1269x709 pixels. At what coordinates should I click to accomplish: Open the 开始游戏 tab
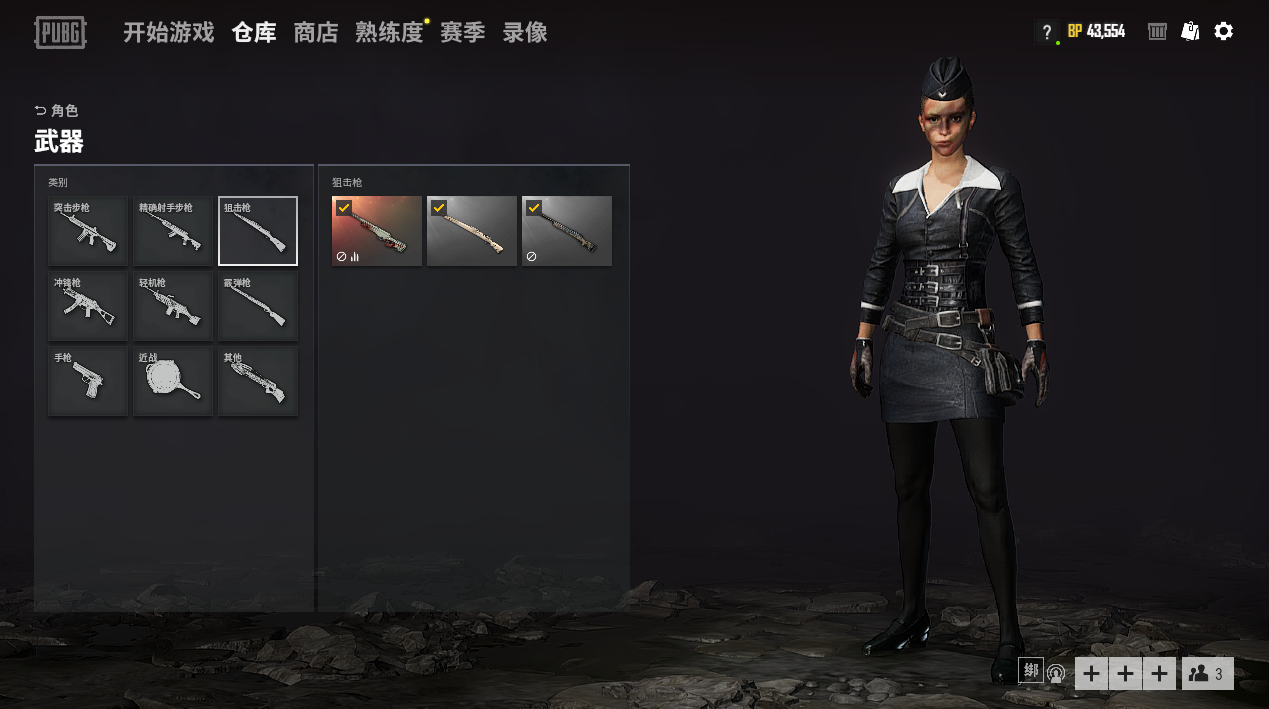(168, 33)
